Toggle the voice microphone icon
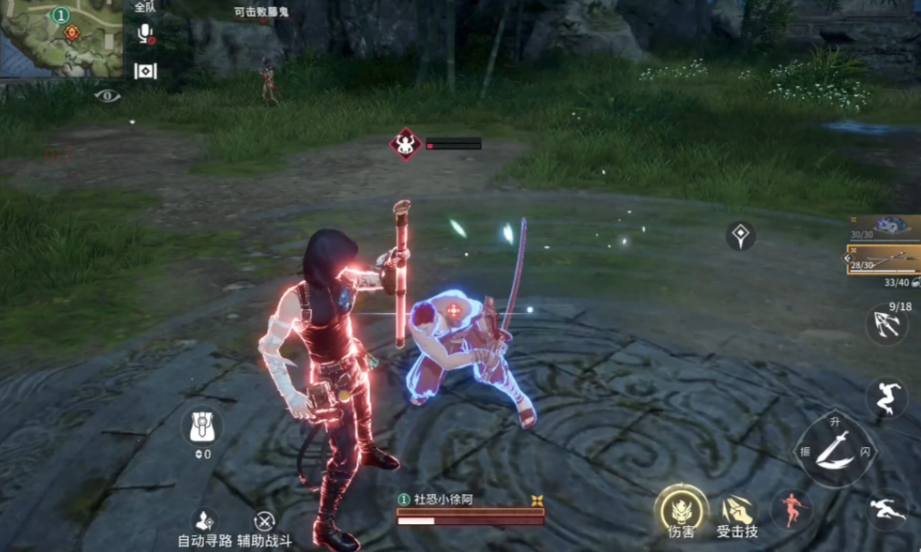This screenshot has width=921, height=552. pos(146,33)
